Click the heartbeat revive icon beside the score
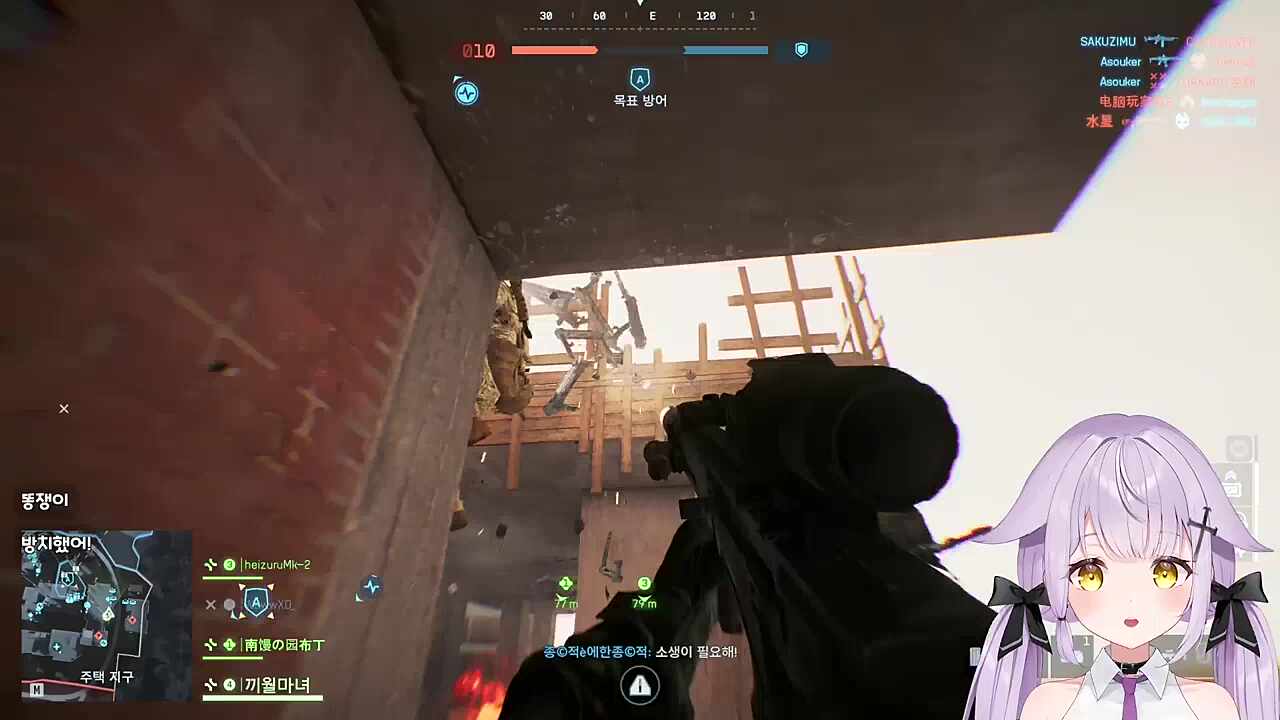The image size is (1280, 720). tap(466, 93)
